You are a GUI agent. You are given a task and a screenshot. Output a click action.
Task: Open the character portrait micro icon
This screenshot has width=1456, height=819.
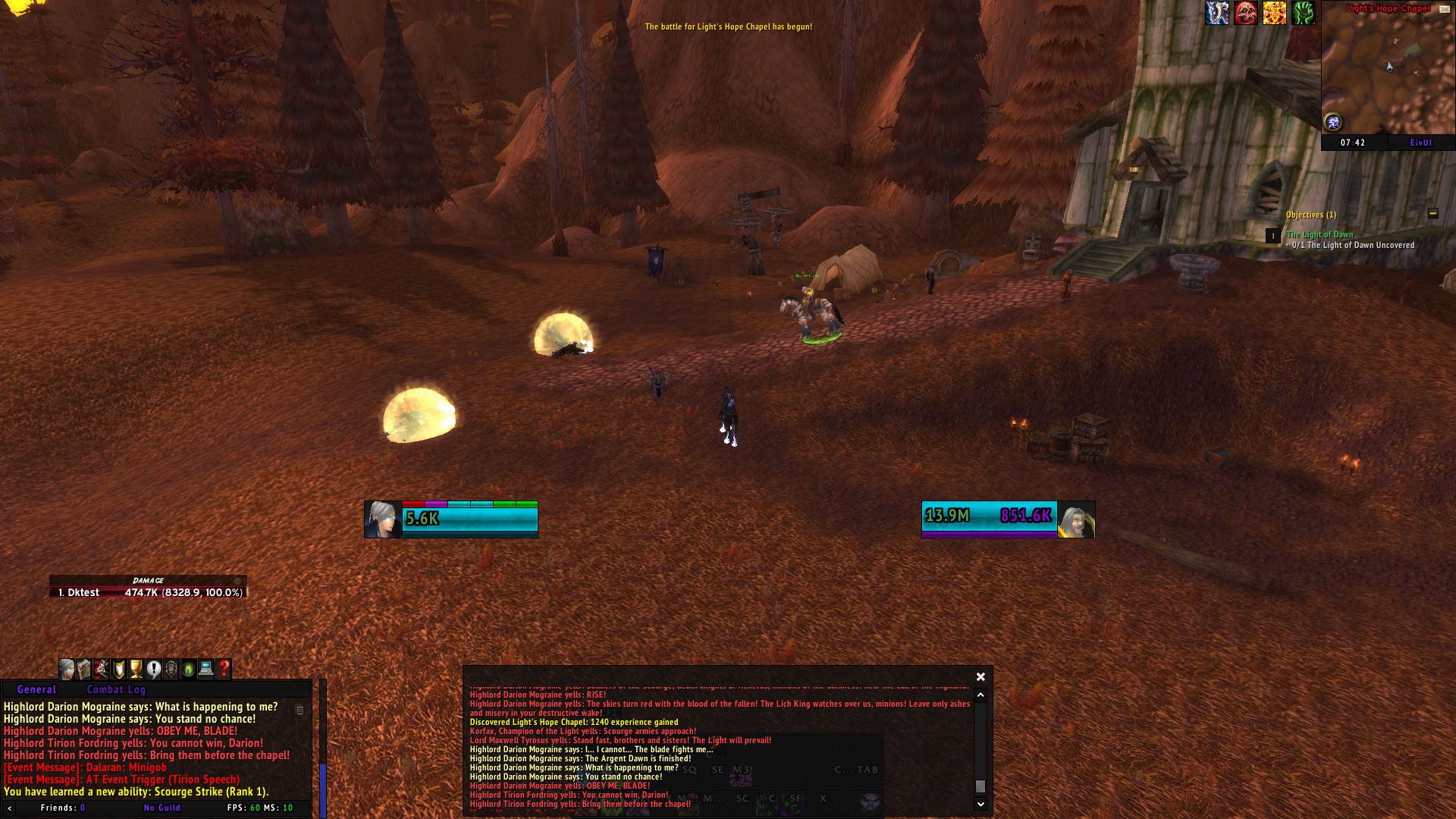(68, 670)
